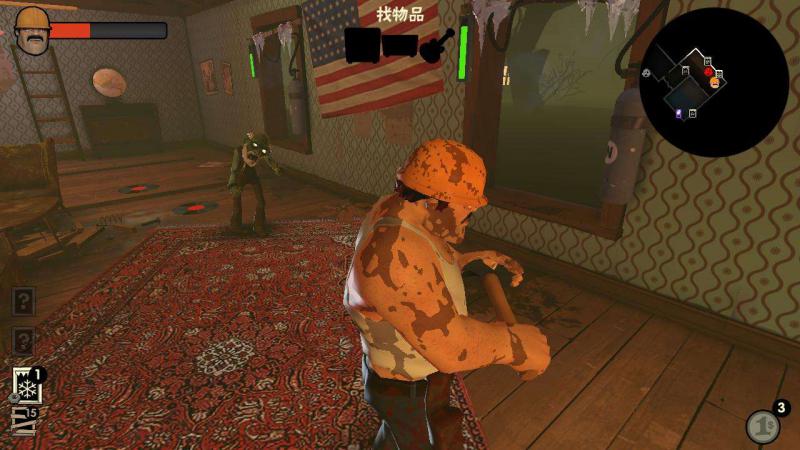Click the coin counter icon

coord(762,427)
